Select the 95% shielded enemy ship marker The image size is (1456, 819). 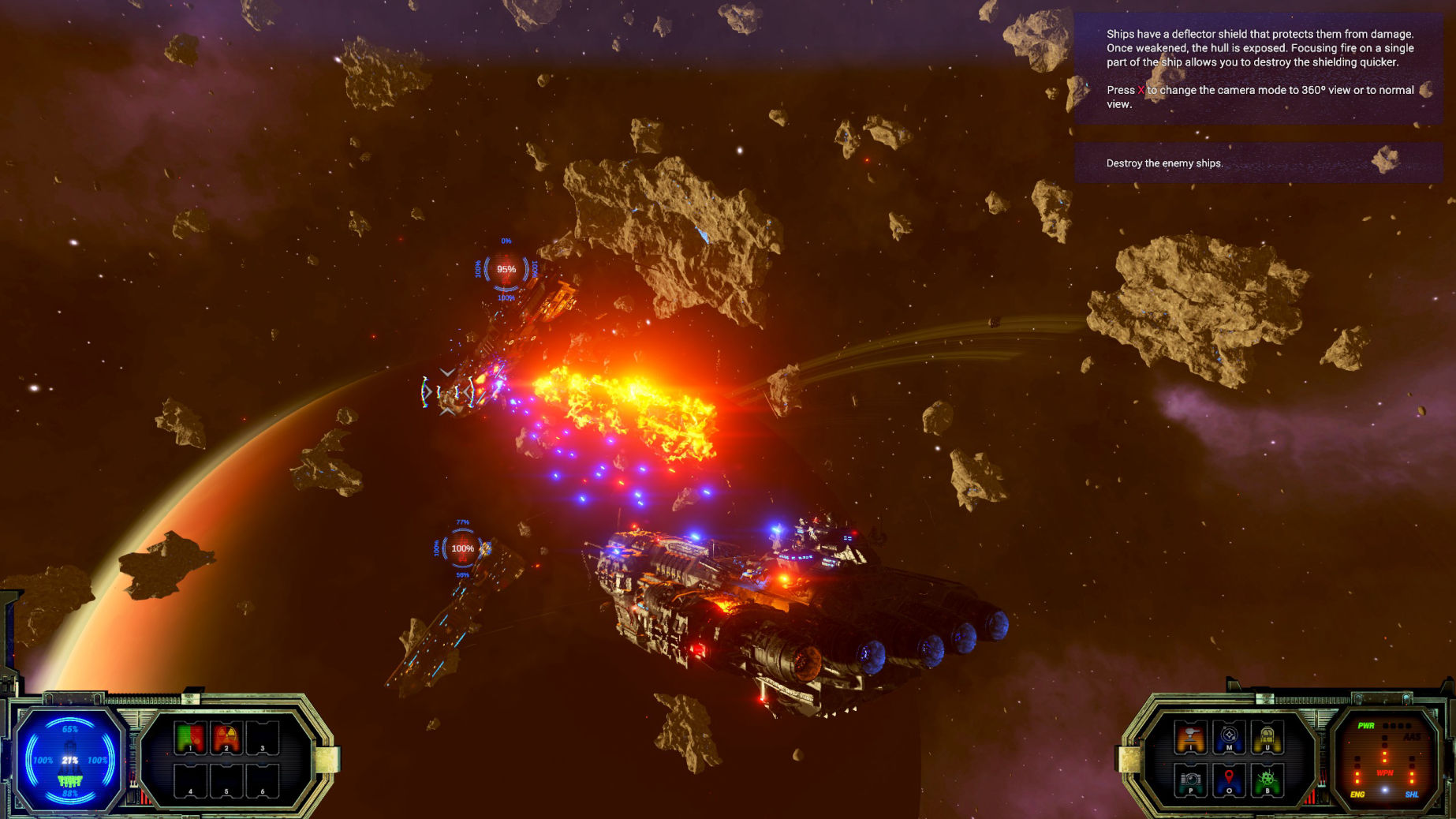(506, 270)
